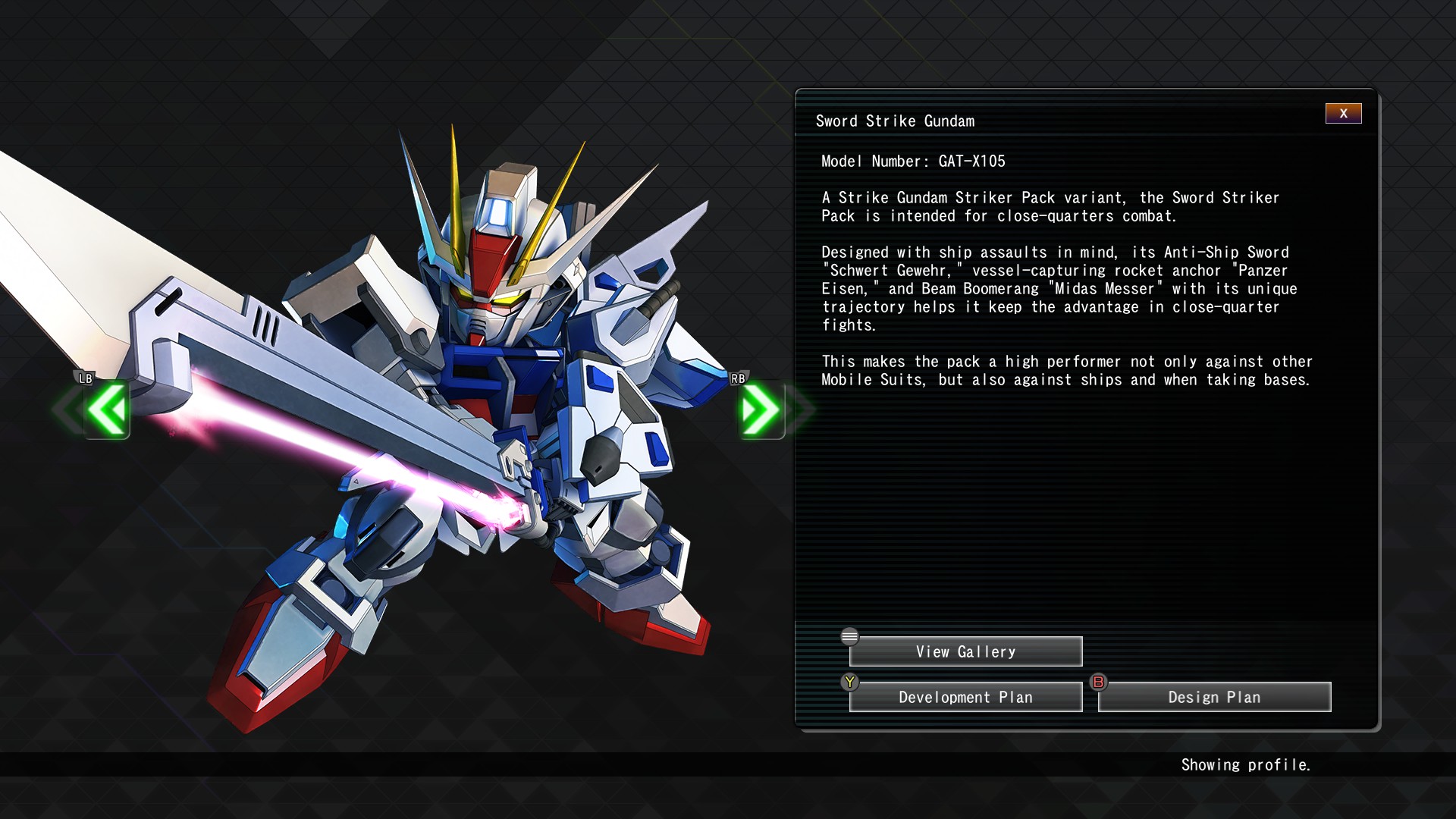
Task: Go to the previous unit with left arrow
Action: [107, 409]
